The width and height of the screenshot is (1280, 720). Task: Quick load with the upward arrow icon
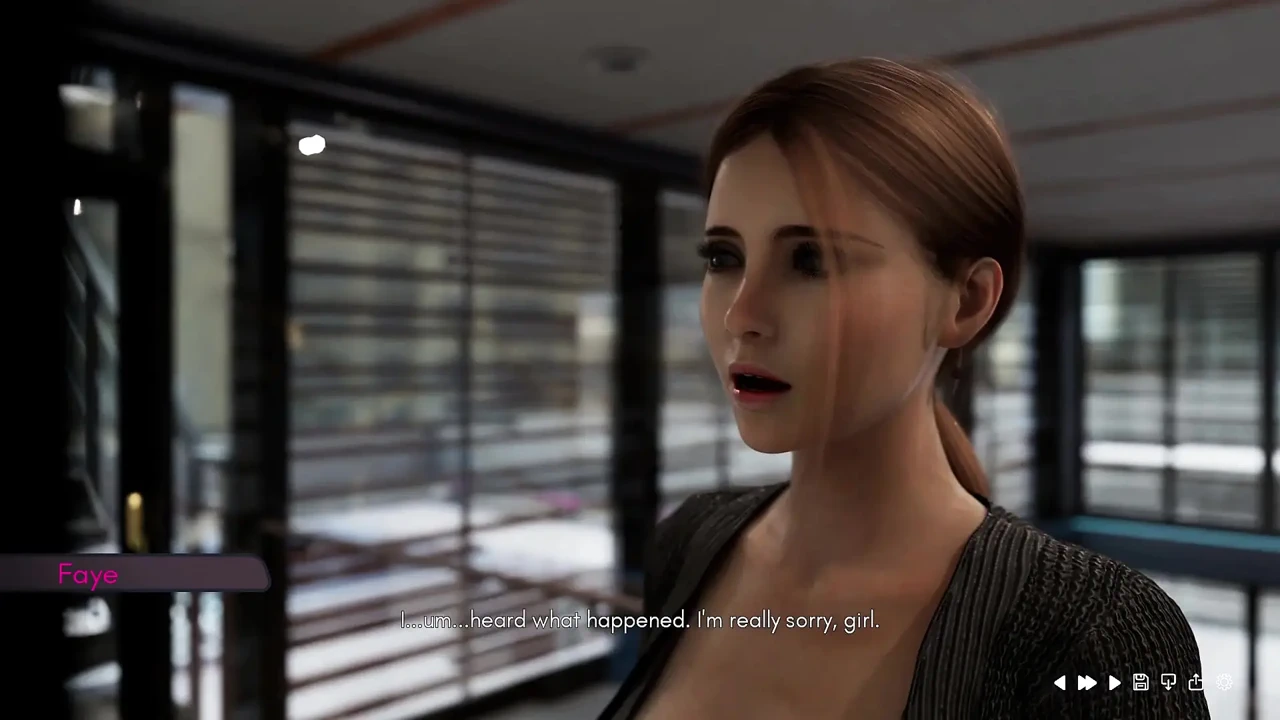pos(1196,683)
